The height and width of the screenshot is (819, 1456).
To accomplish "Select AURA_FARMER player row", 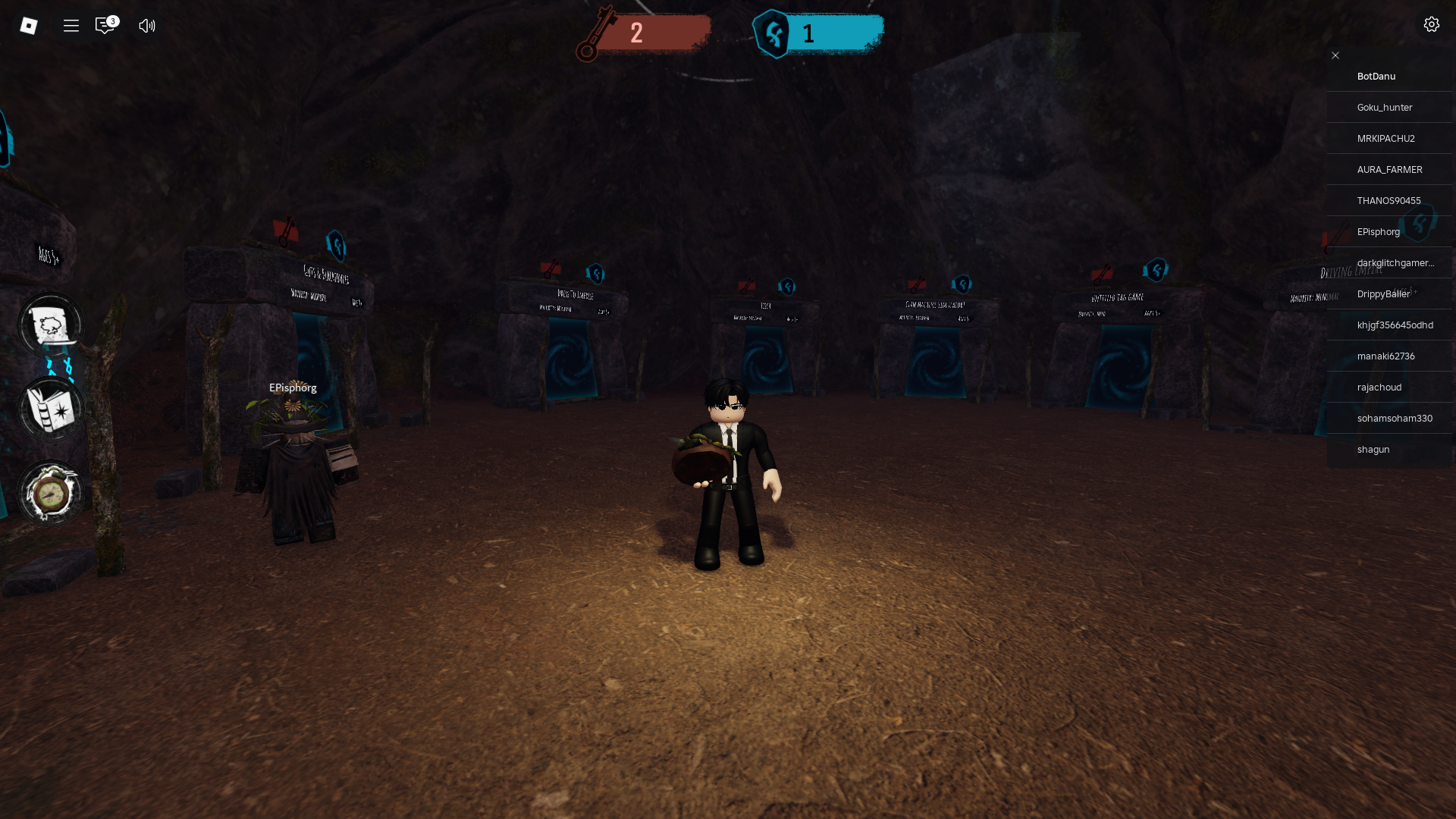I will (1389, 170).
